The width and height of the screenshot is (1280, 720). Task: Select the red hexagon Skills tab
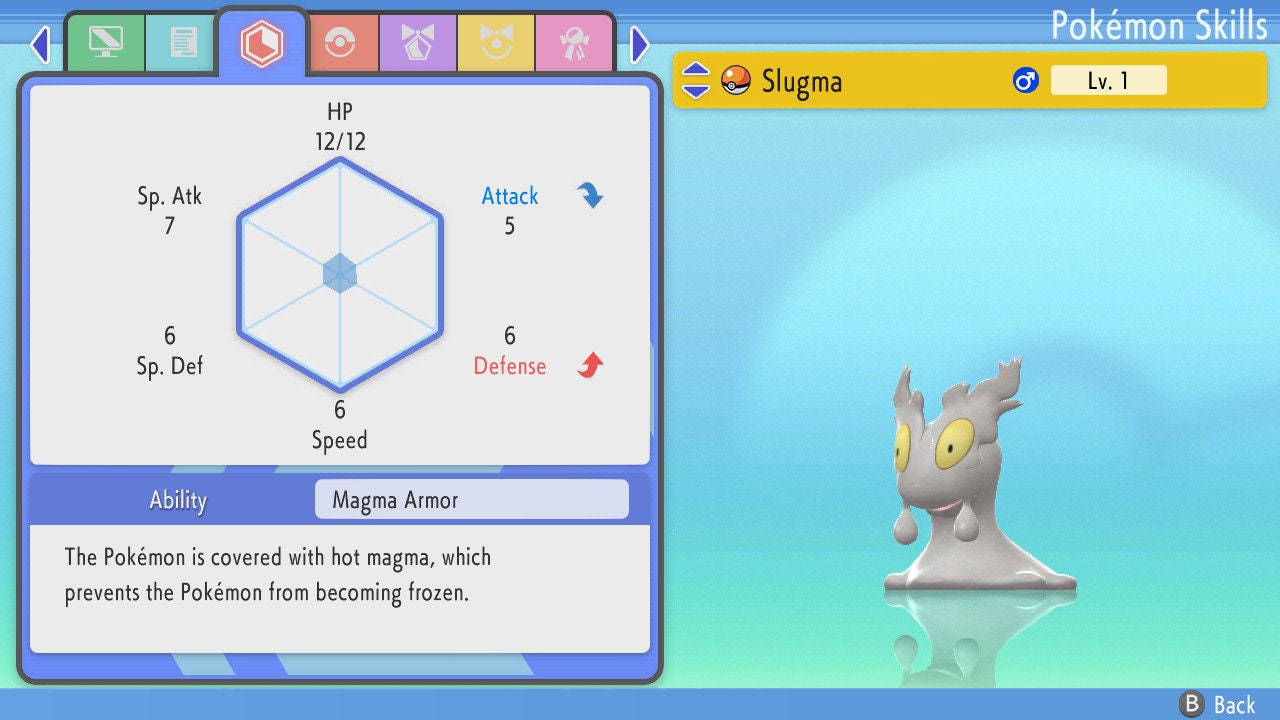(x=262, y=43)
